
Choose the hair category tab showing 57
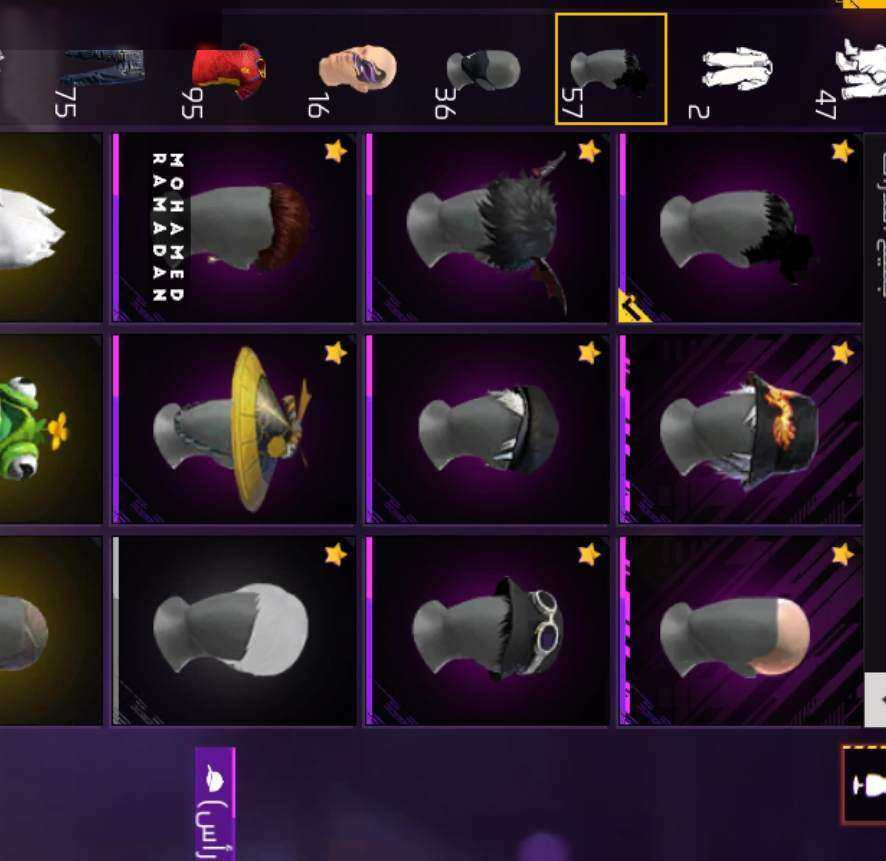pyautogui.click(x=610, y=68)
